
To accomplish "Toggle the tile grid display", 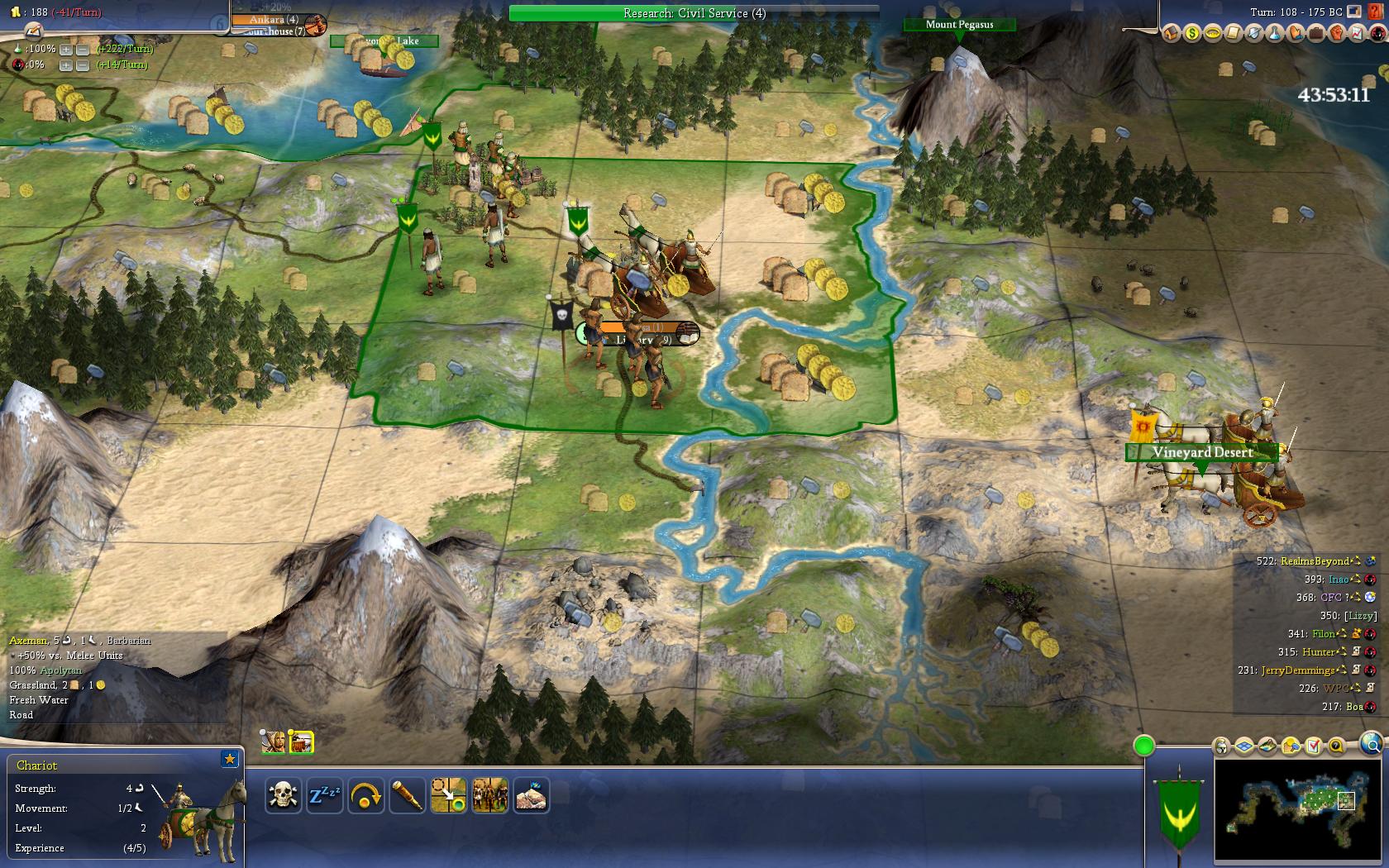I will tap(1245, 746).
